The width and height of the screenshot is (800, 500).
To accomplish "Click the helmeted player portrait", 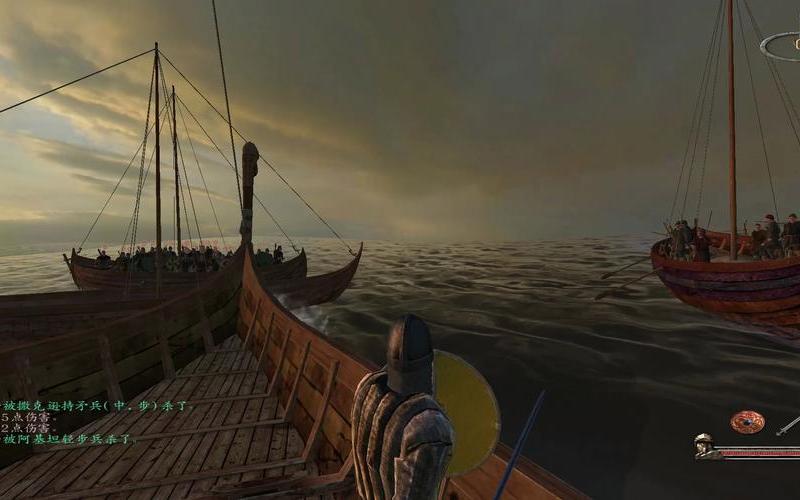I will pyautogui.click(x=706, y=447).
